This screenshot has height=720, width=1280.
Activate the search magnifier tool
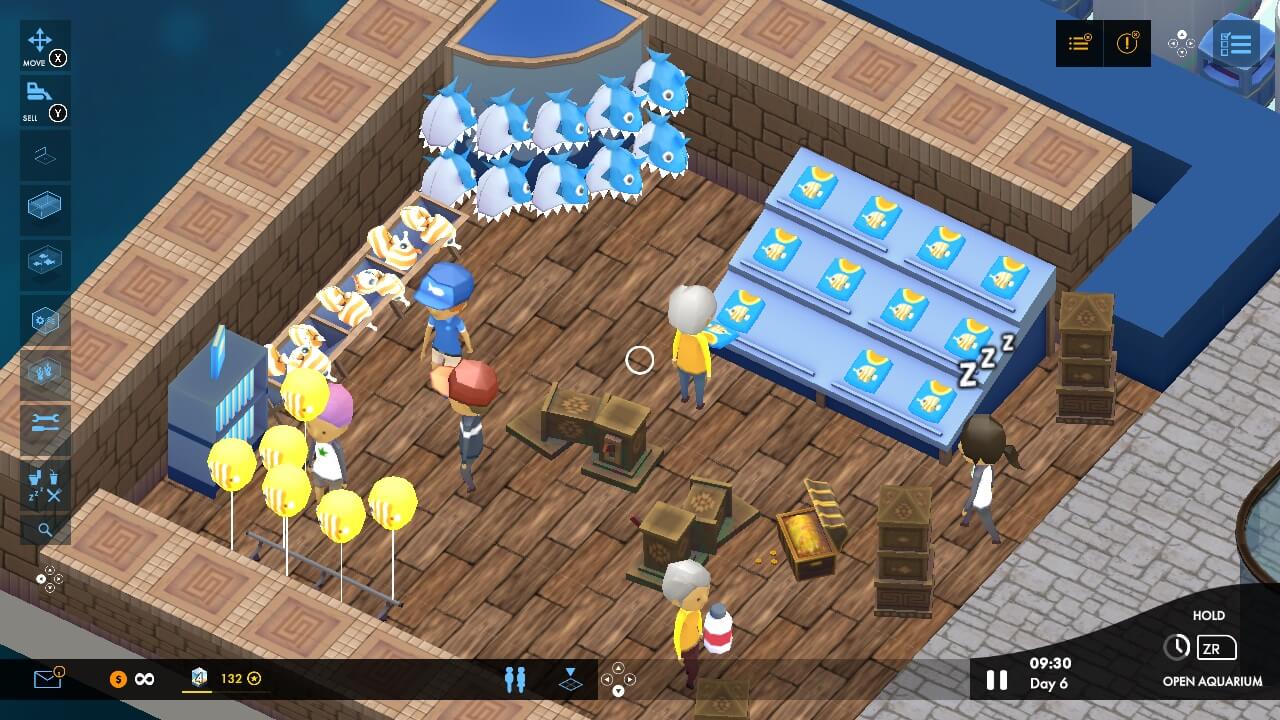pos(44,529)
